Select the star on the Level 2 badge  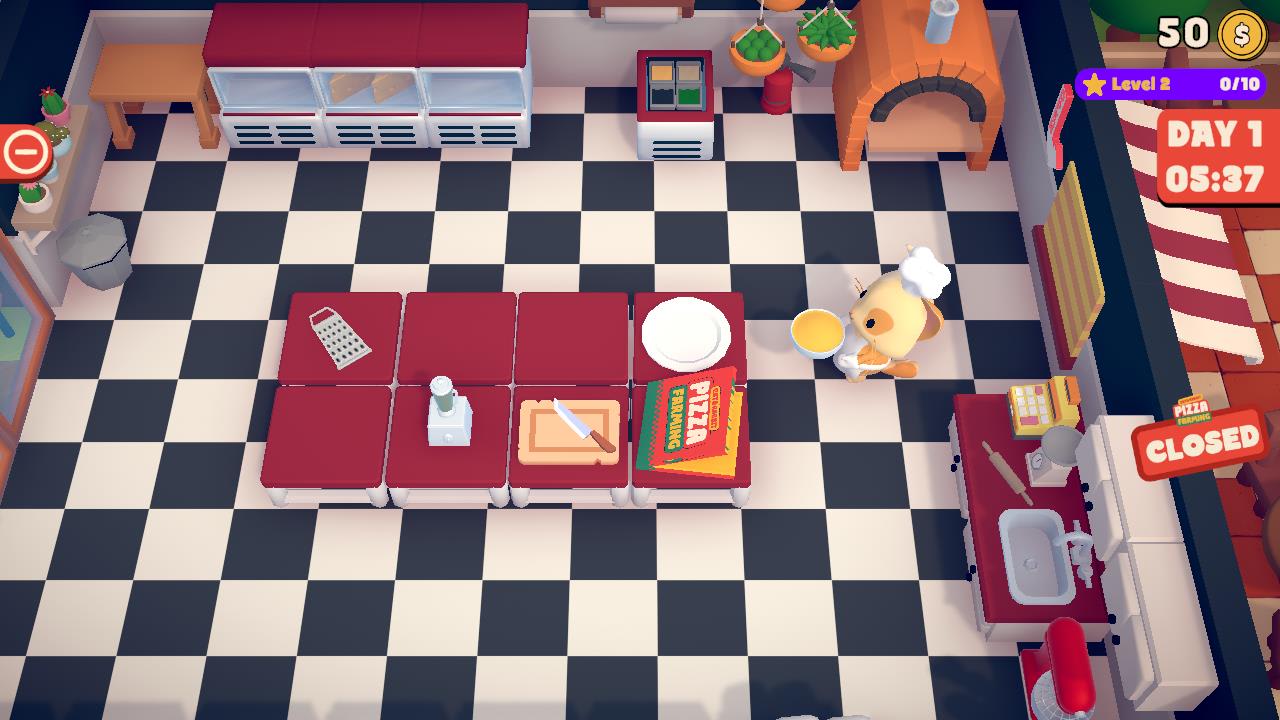(1095, 82)
